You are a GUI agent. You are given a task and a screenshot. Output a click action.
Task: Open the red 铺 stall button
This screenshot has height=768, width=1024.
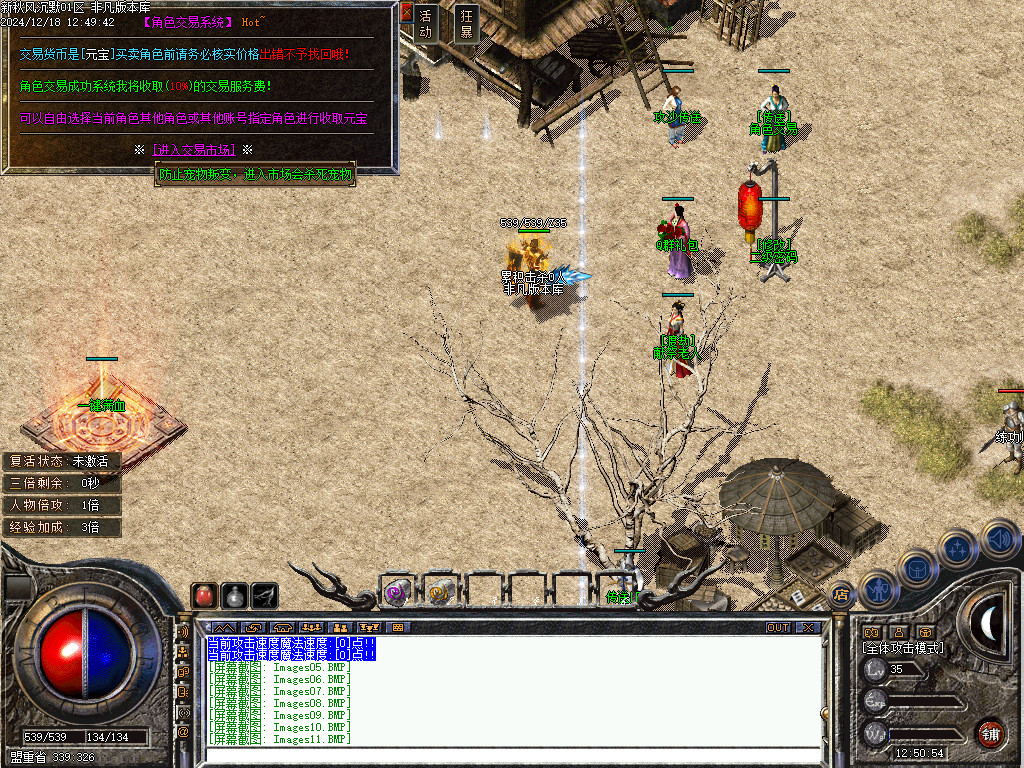[990, 731]
